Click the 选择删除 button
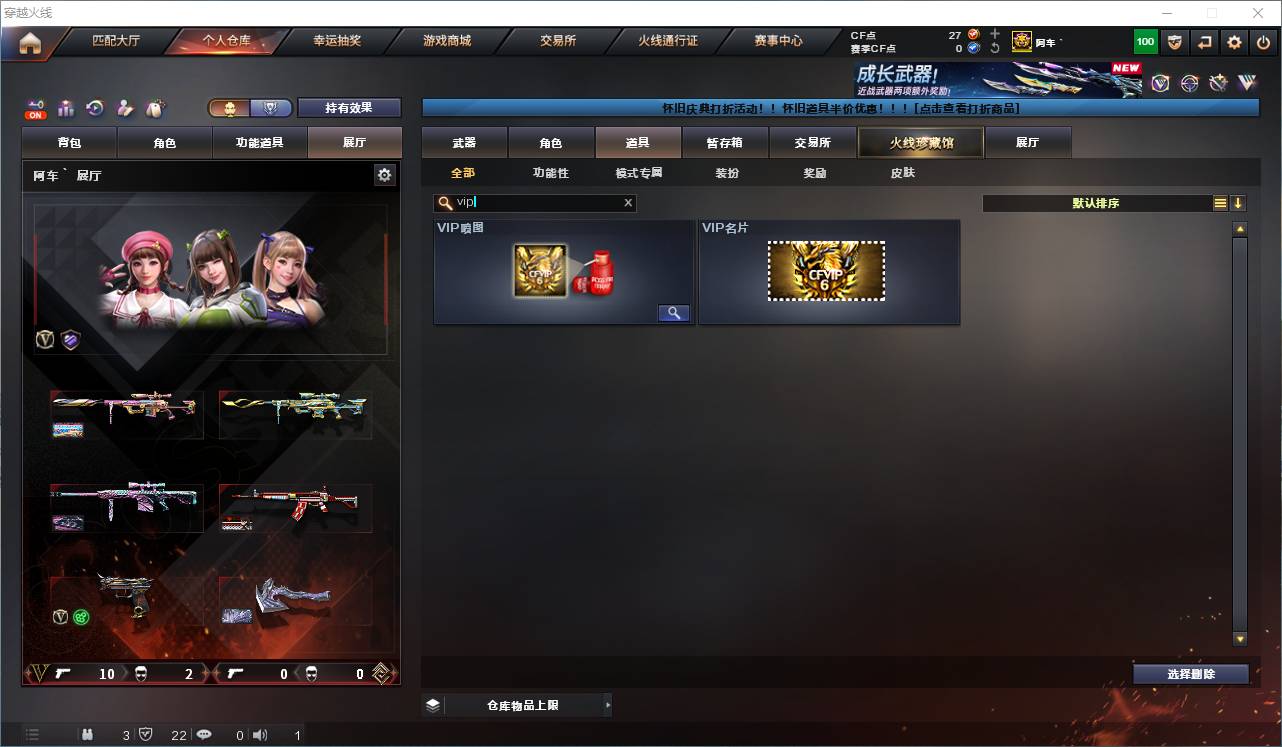This screenshot has width=1282, height=747. click(x=1190, y=673)
